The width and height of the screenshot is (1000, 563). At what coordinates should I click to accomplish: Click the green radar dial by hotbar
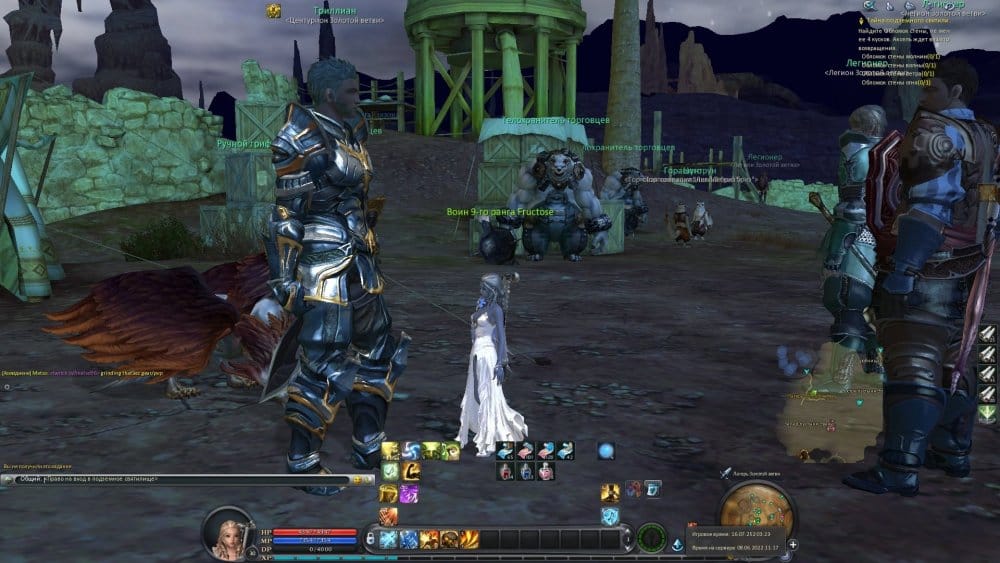pyautogui.click(x=652, y=537)
